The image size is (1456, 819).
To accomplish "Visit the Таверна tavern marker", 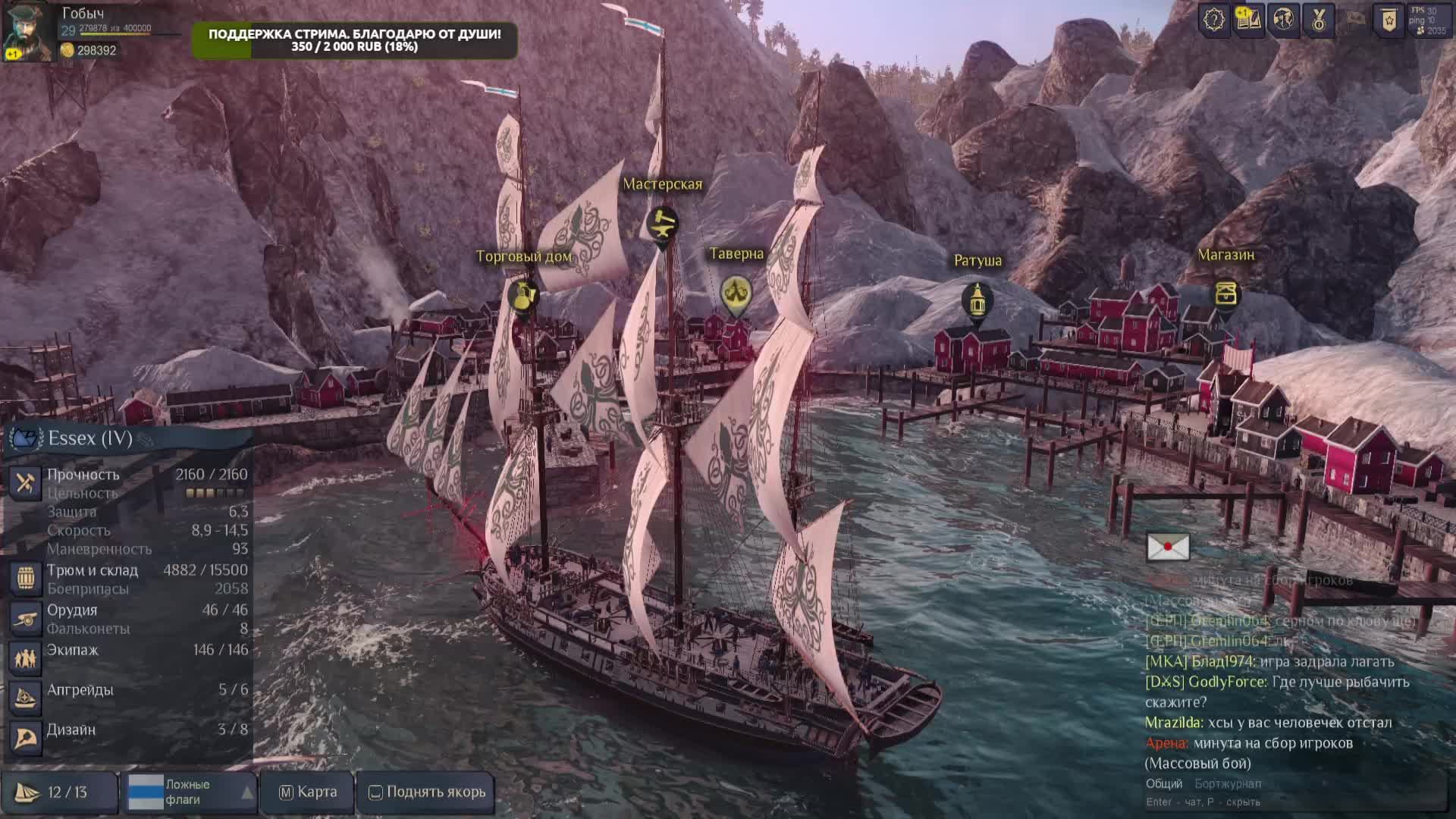I will pyautogui.click(x=736, y=293).
